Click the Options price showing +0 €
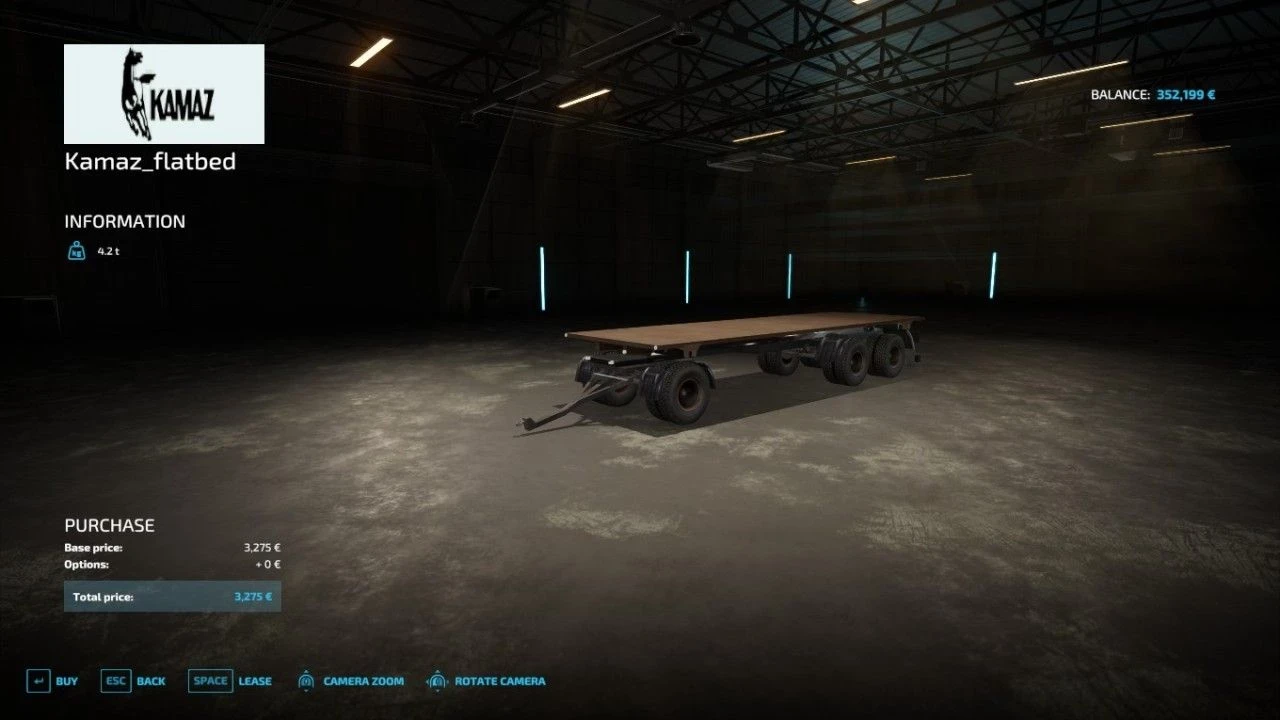This screenshot has height=720, width=1280. [x=266, y=563]
